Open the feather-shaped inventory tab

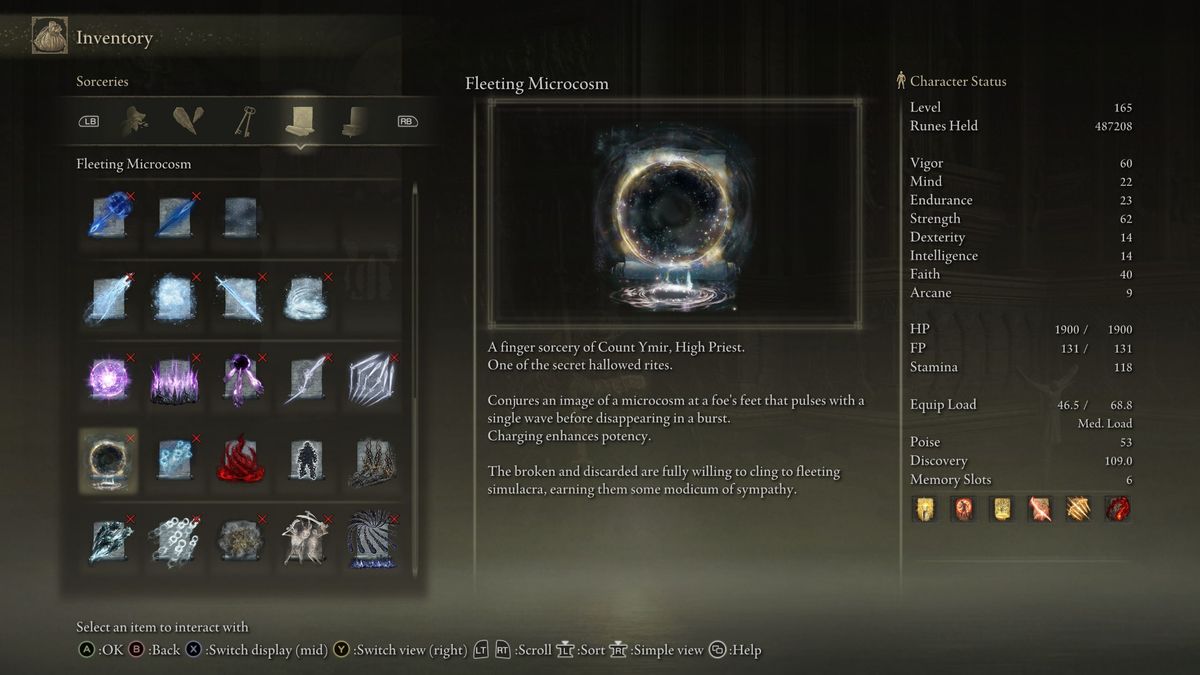188,121
